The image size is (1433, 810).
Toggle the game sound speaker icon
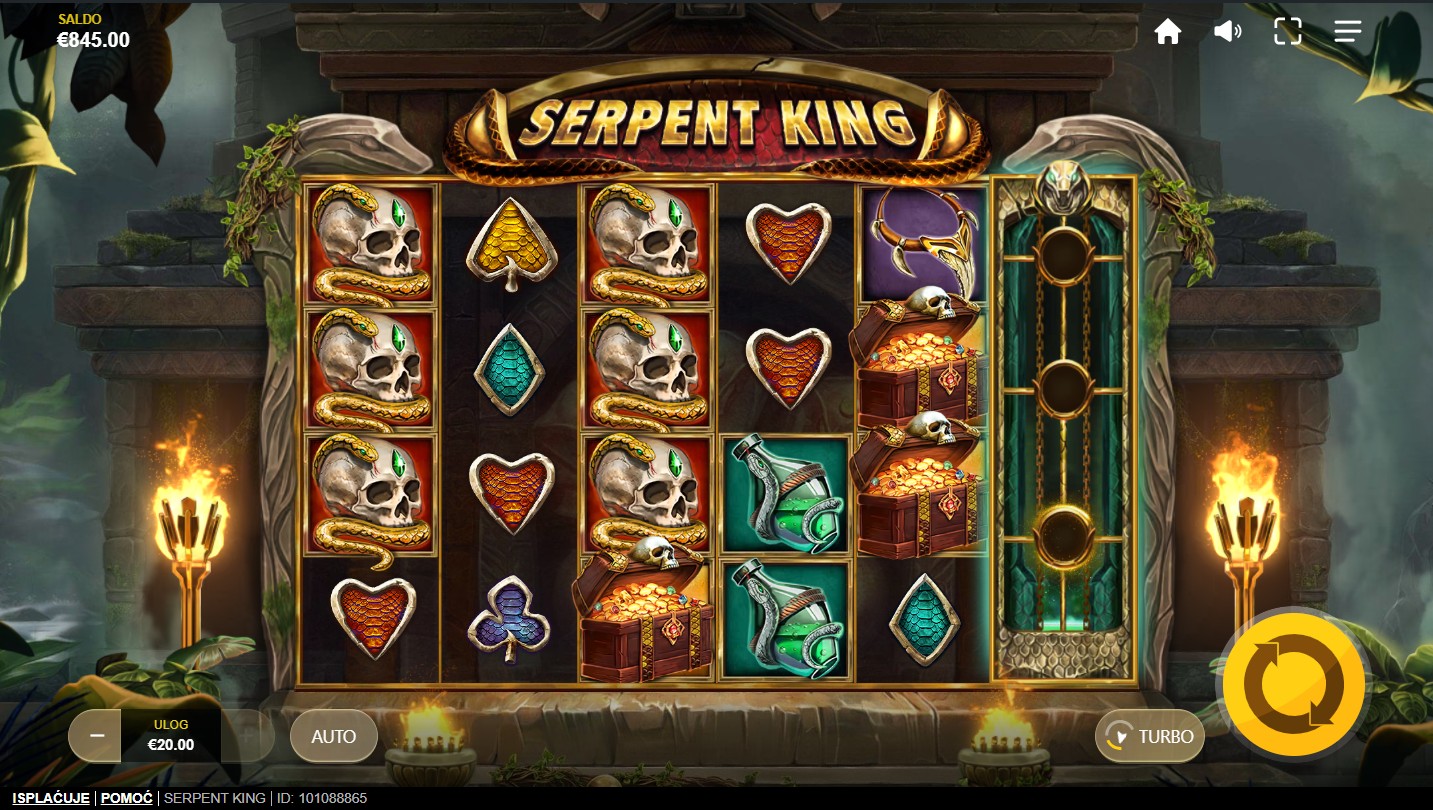point(1227,32)
